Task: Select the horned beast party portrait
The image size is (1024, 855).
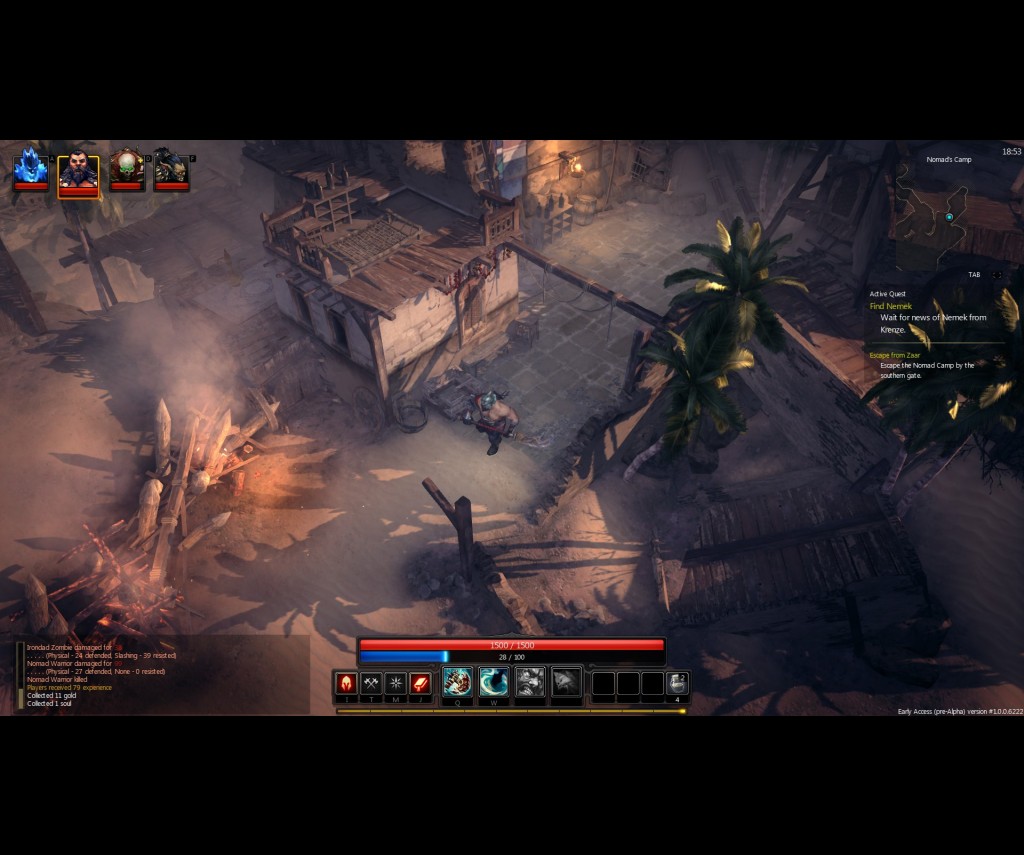Action: [171, 168]
